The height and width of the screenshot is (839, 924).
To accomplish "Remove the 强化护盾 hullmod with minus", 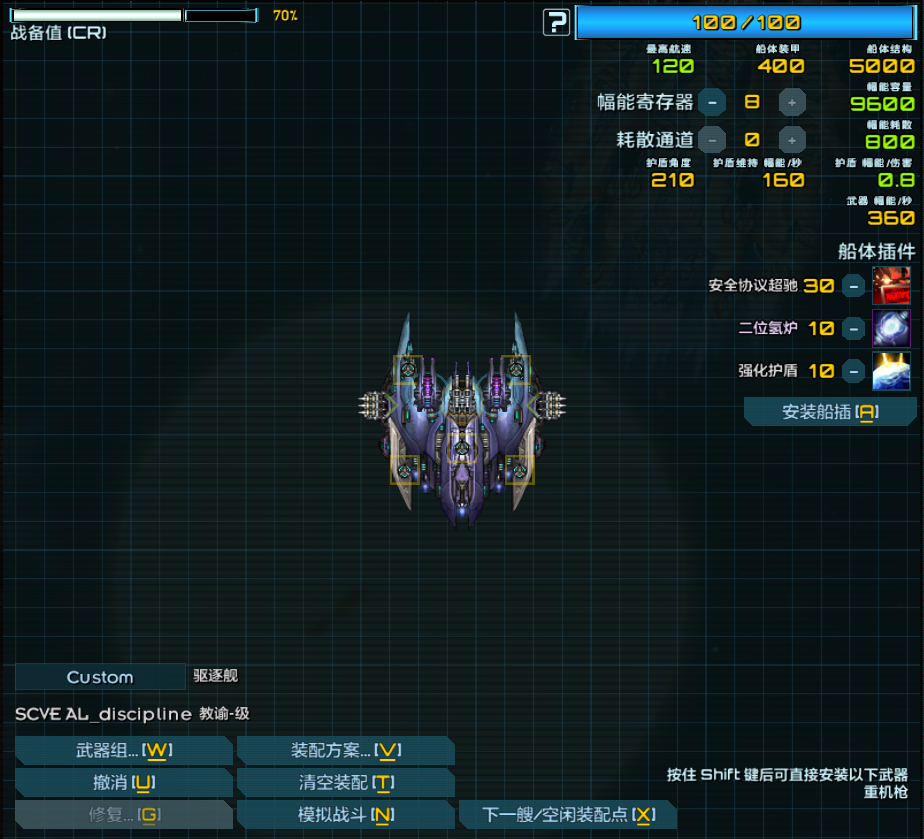I will pyautogui.click(x=853, y=371).
